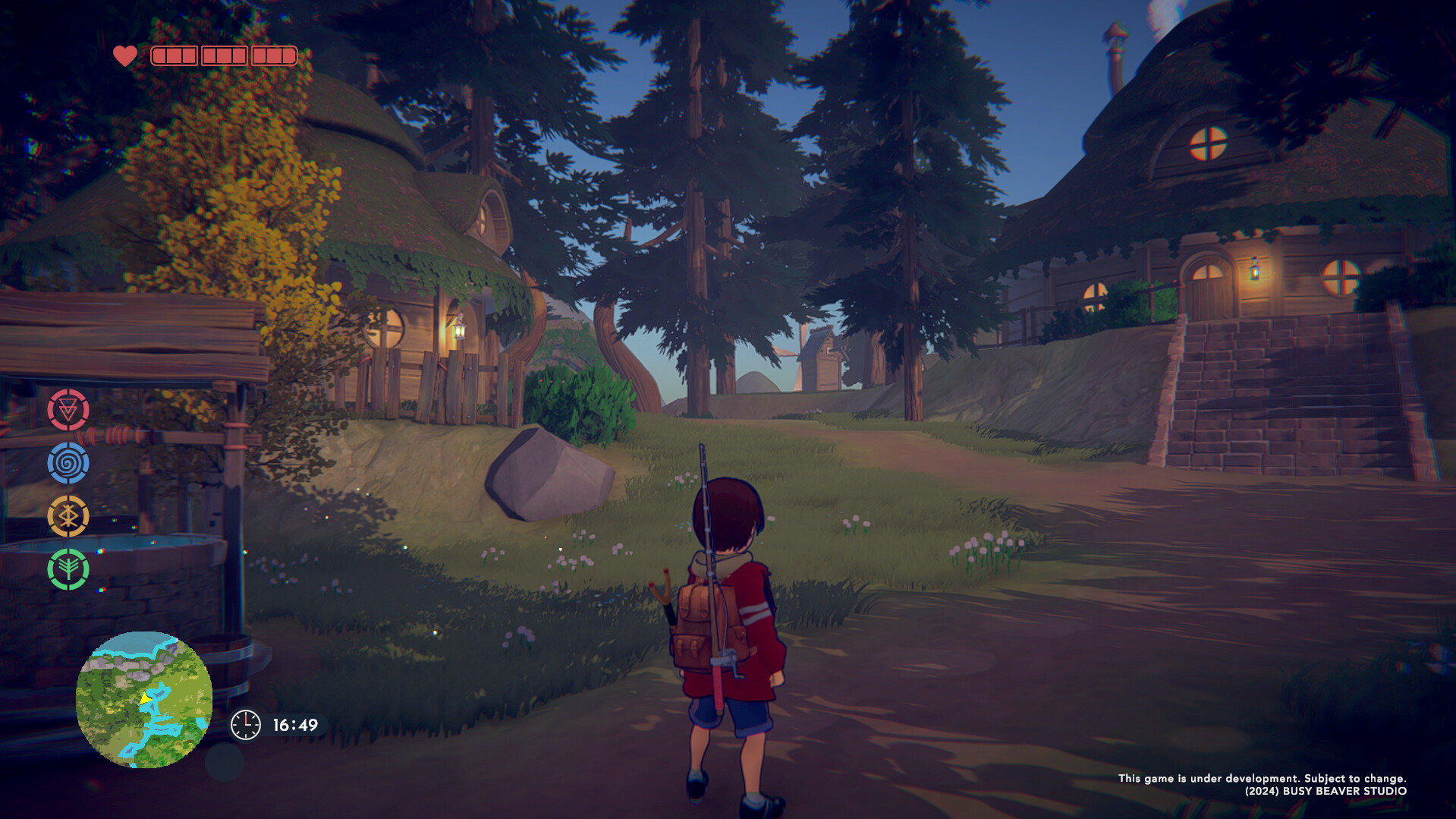
Task: Trigger the green leaf rune icon
Action: click(68, 569)
